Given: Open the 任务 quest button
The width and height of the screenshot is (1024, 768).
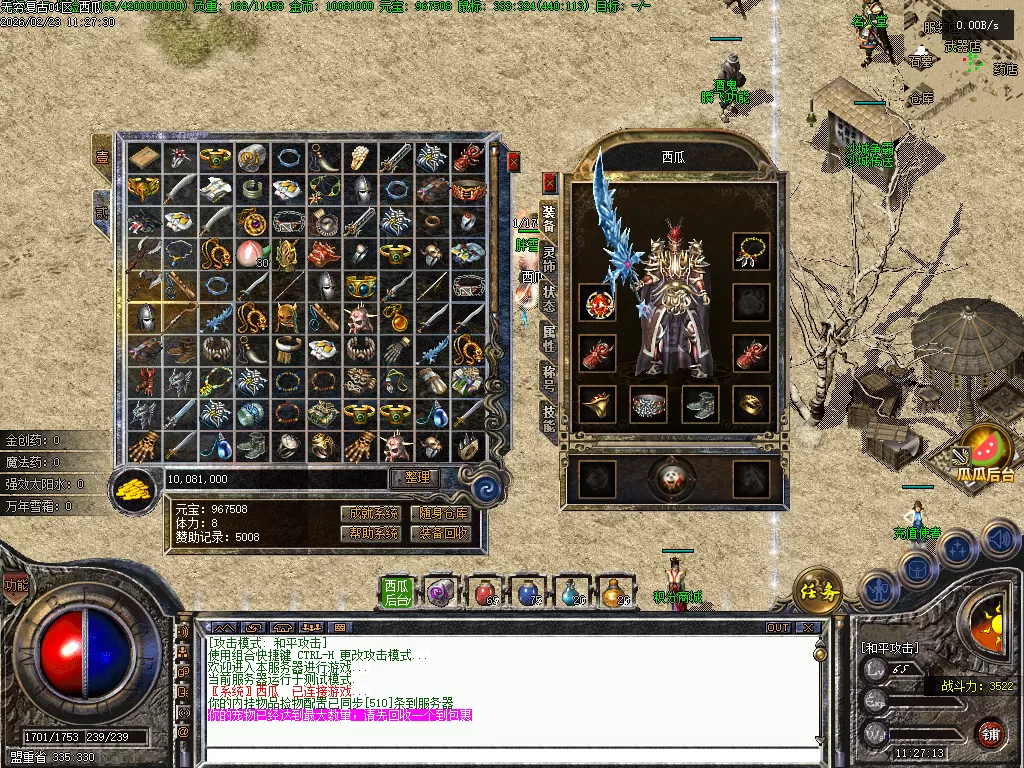Looking at the screenshot, I should tap(819, 590).
